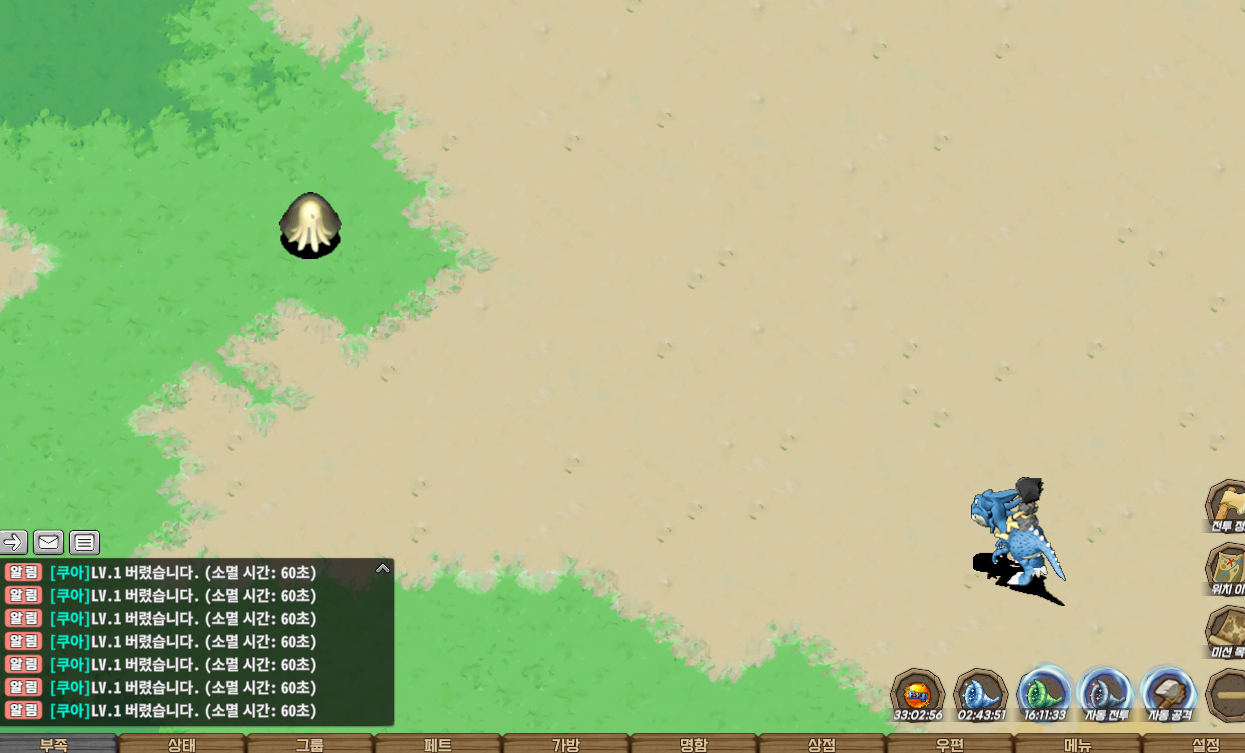Click the envelope button above the chat log
1245x753 pixels.
point(48,542)
